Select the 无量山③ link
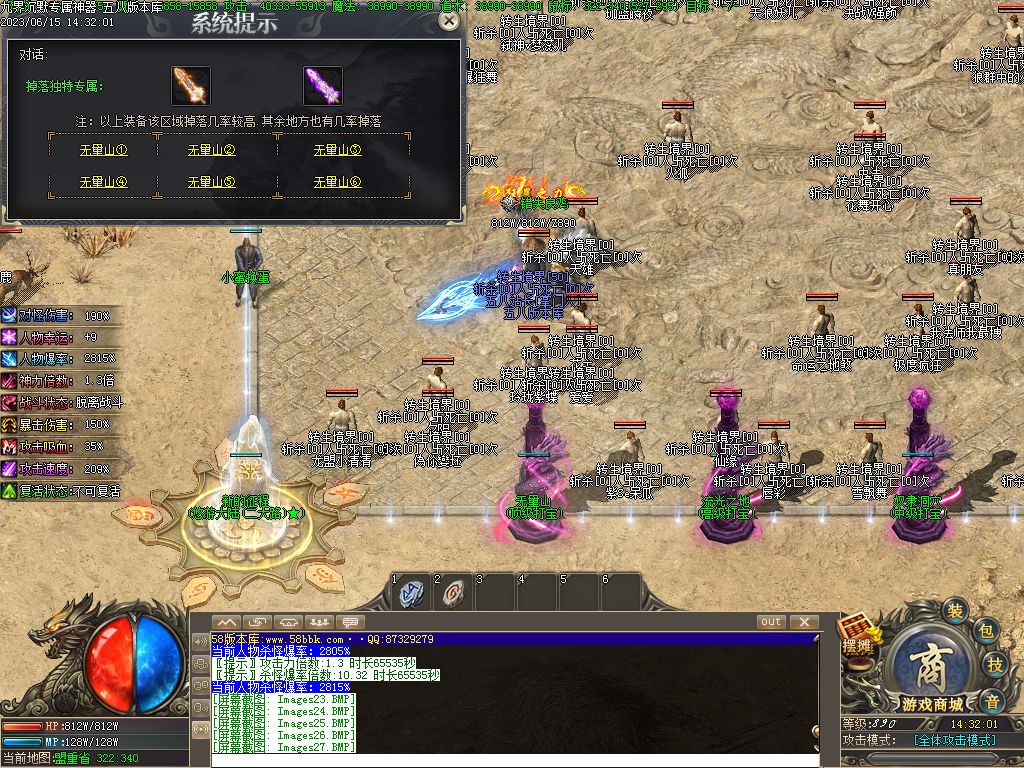This screenshot has height=768, width=1024. [x=337, y=151]
